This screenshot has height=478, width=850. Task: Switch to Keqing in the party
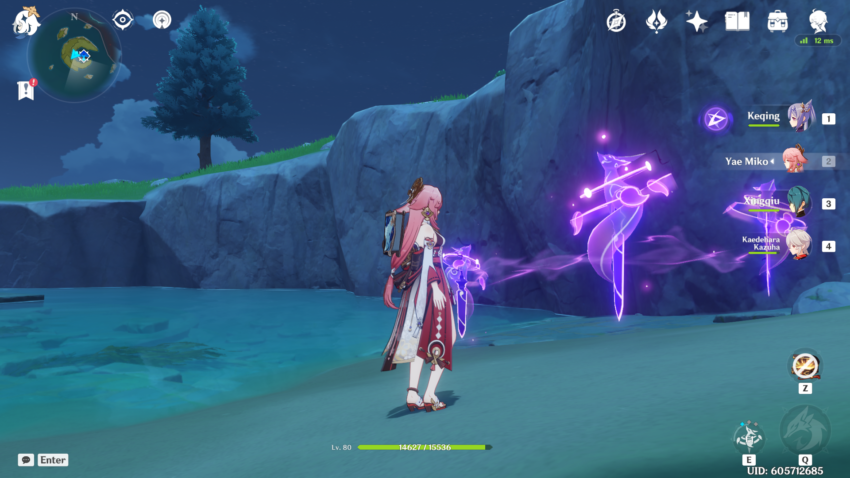pyautogui.click(x=799, y=118)
